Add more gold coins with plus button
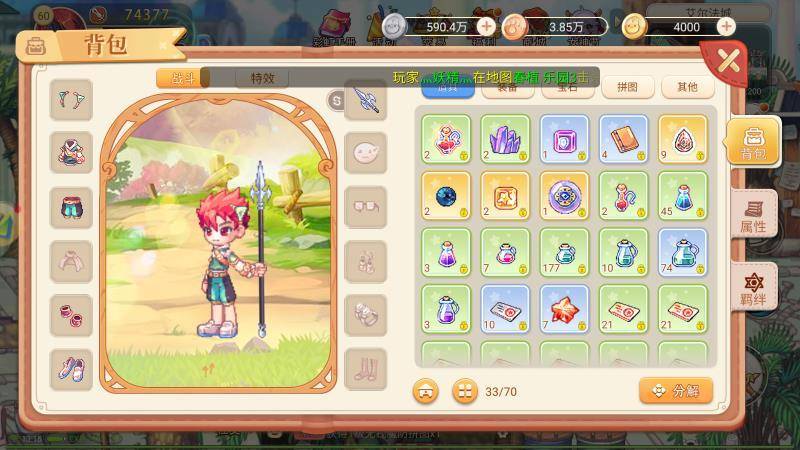The height and width of the screenshot is (450, 800). click(x=726, y=26)
